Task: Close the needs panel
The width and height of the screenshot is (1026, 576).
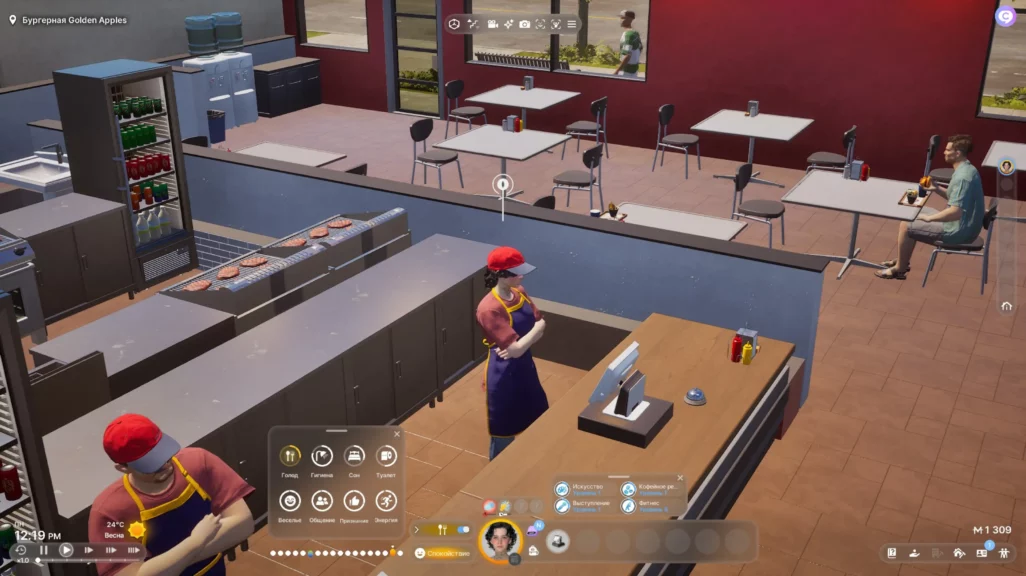Action: [x=396, y=434]
